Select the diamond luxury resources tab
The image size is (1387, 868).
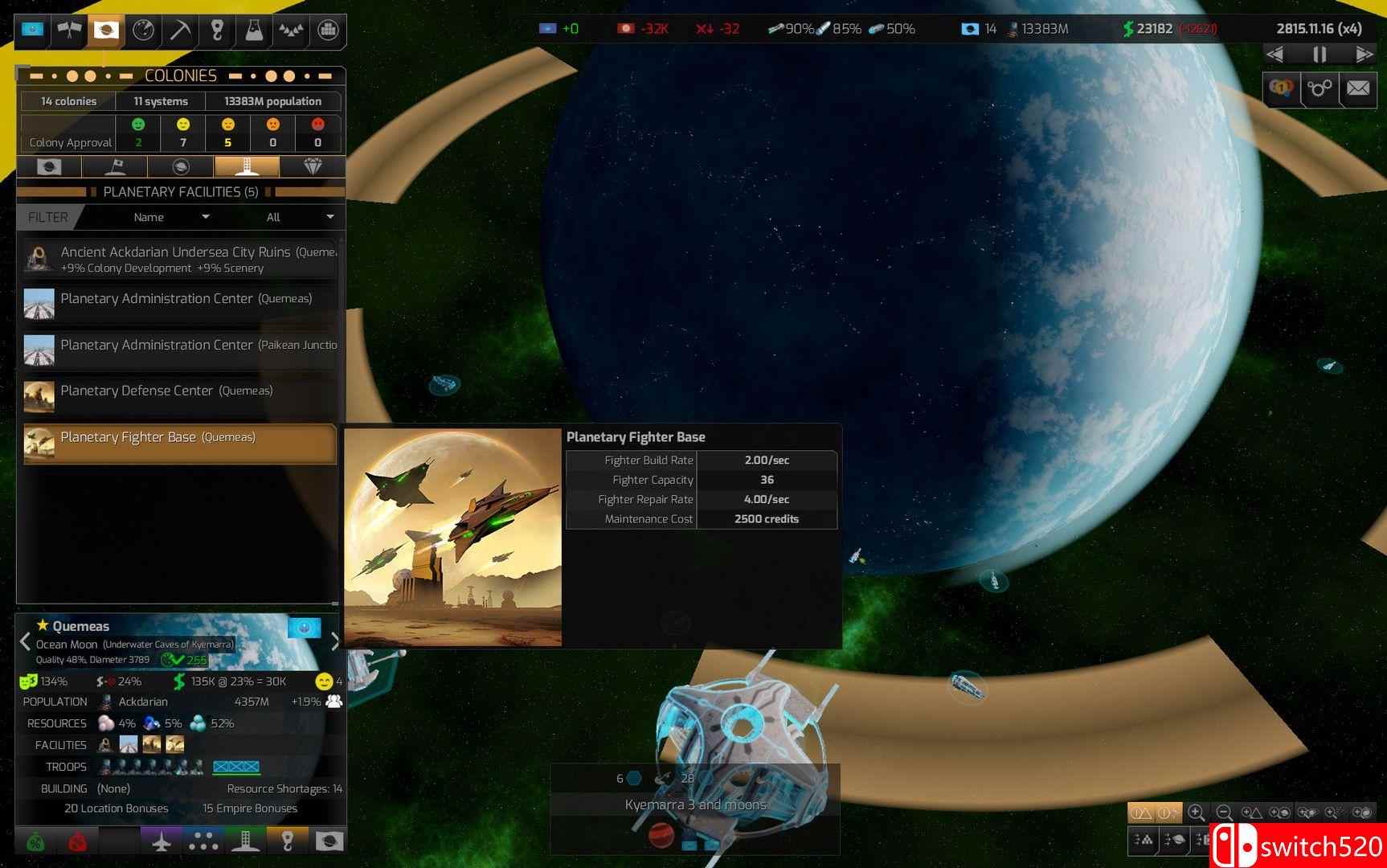click(x=313, y=166)
